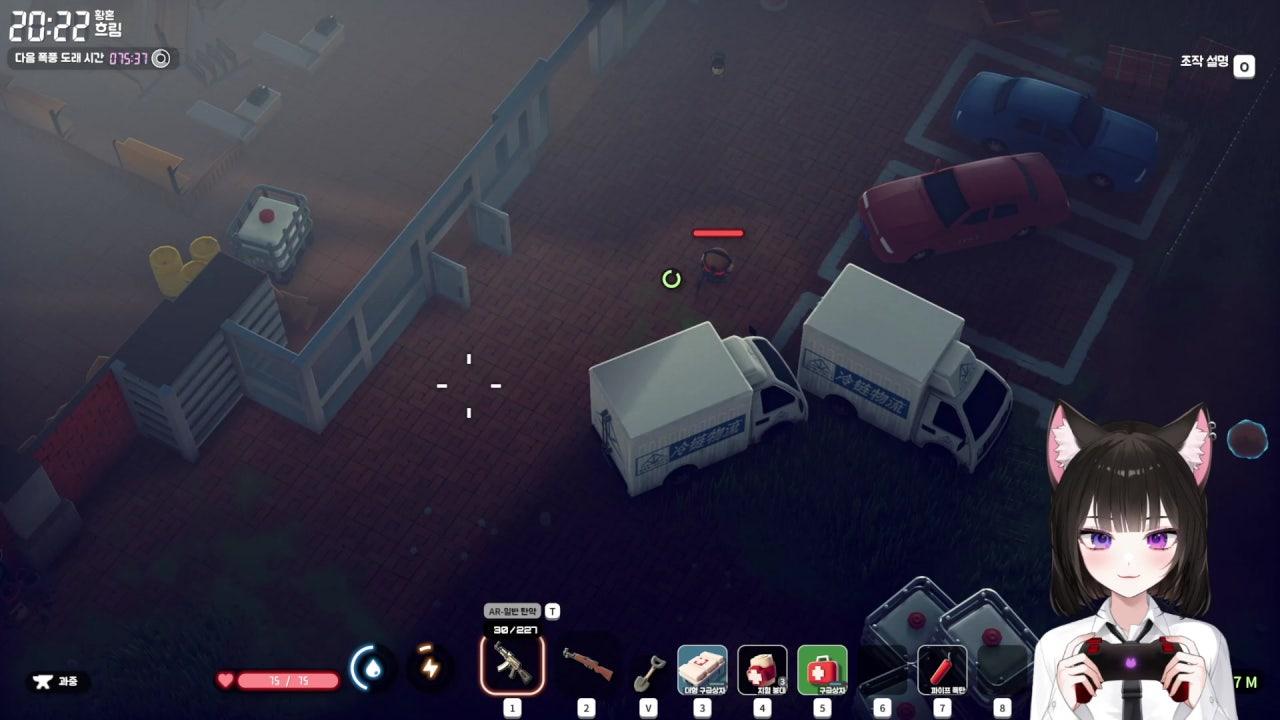This screenshot has width=1280, height=720.
Task: Use the large first aid box
Action: [x=702, y=668]
